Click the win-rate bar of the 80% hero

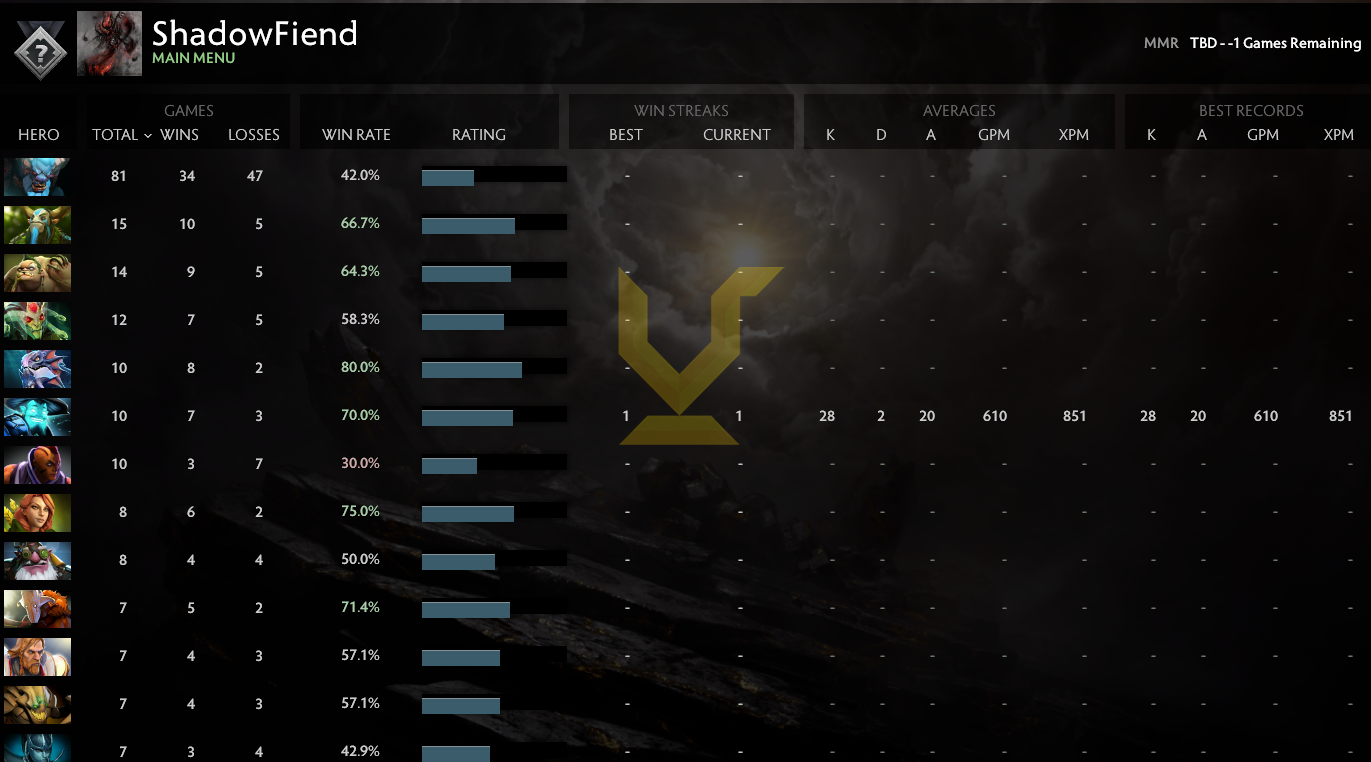[x=471, y=368]
